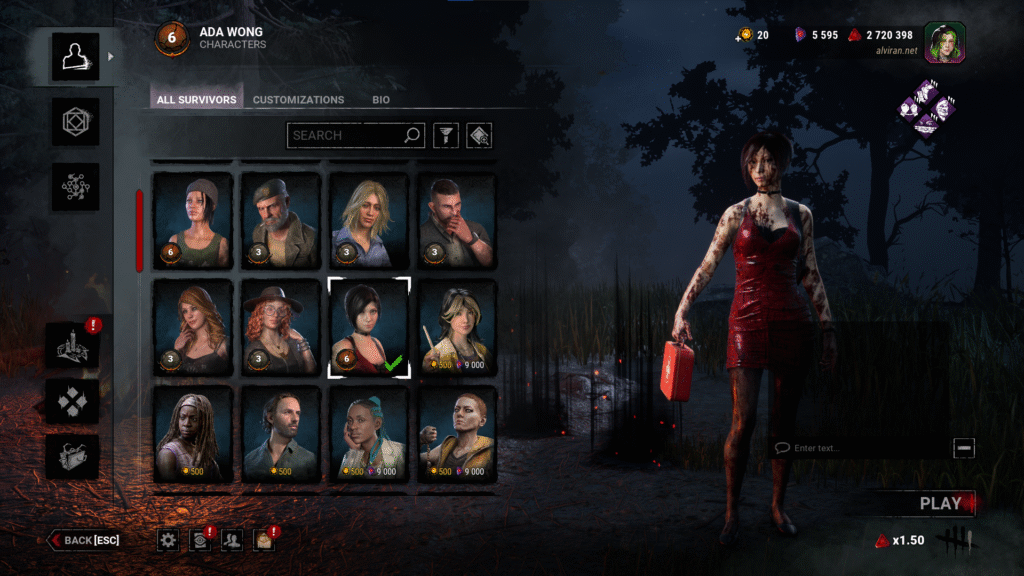
Task: Select the green beanie survivor portrait
Action: pyautogui.click(x=192, y=221)
